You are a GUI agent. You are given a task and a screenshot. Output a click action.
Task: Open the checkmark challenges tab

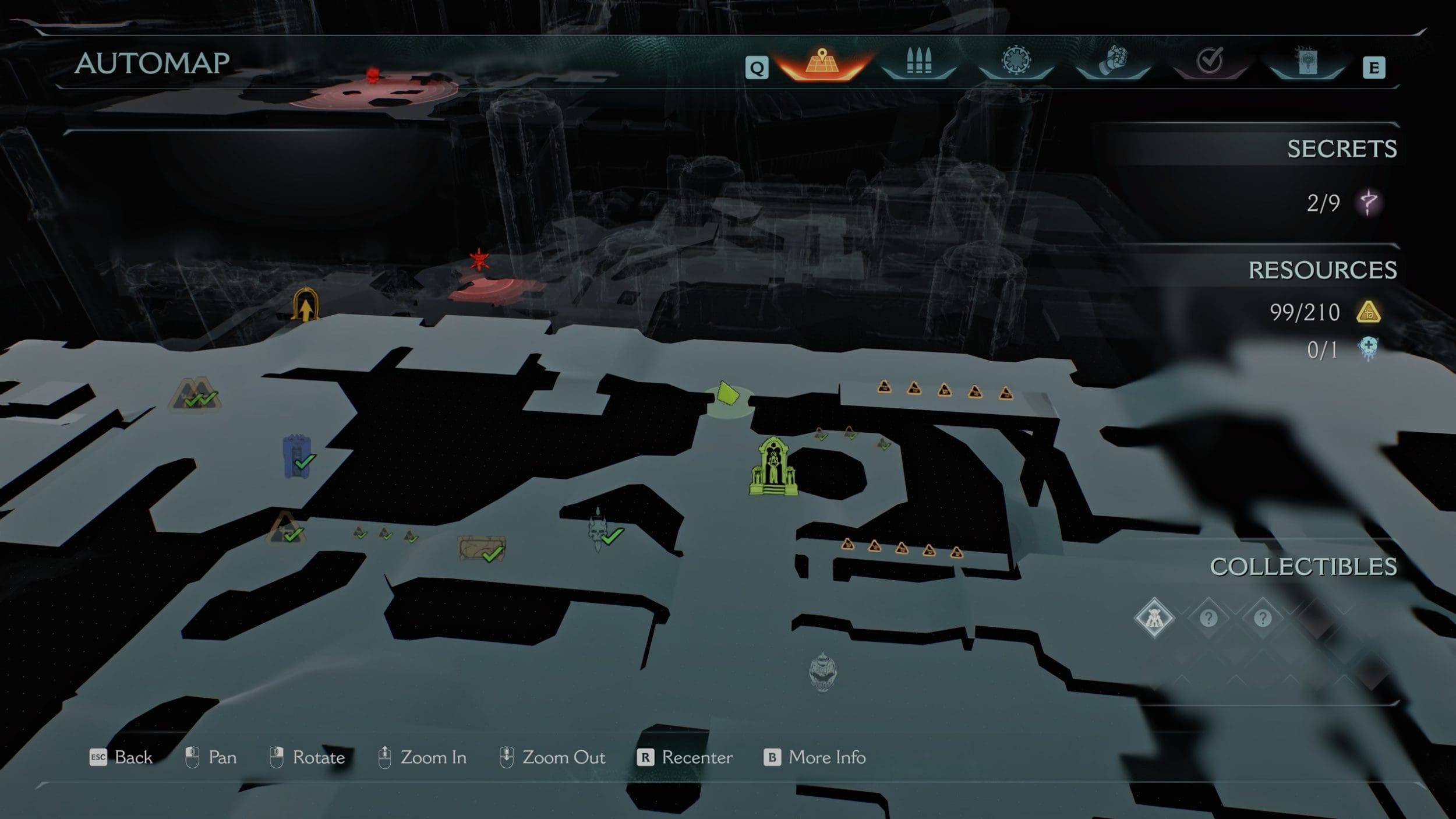1210,61
